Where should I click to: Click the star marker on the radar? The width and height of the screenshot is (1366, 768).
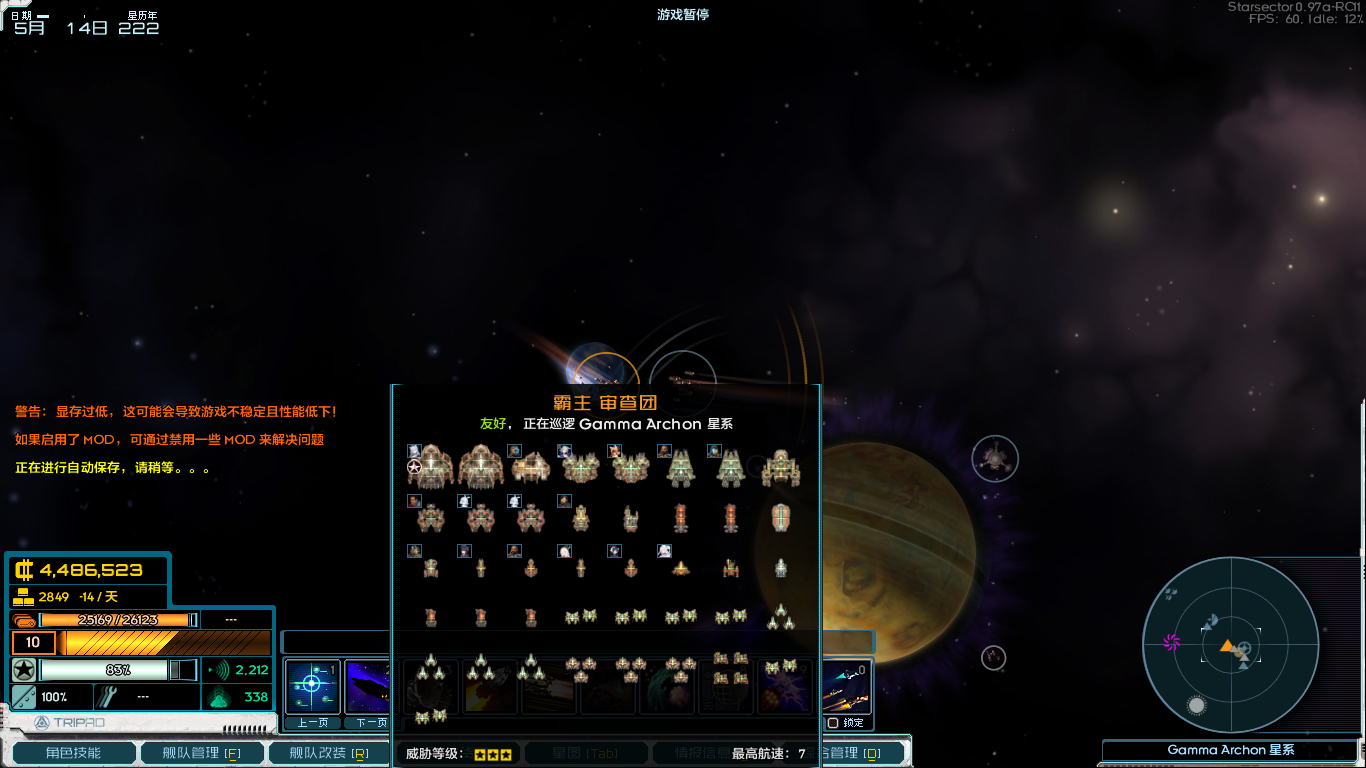(x=1196, y=705)
